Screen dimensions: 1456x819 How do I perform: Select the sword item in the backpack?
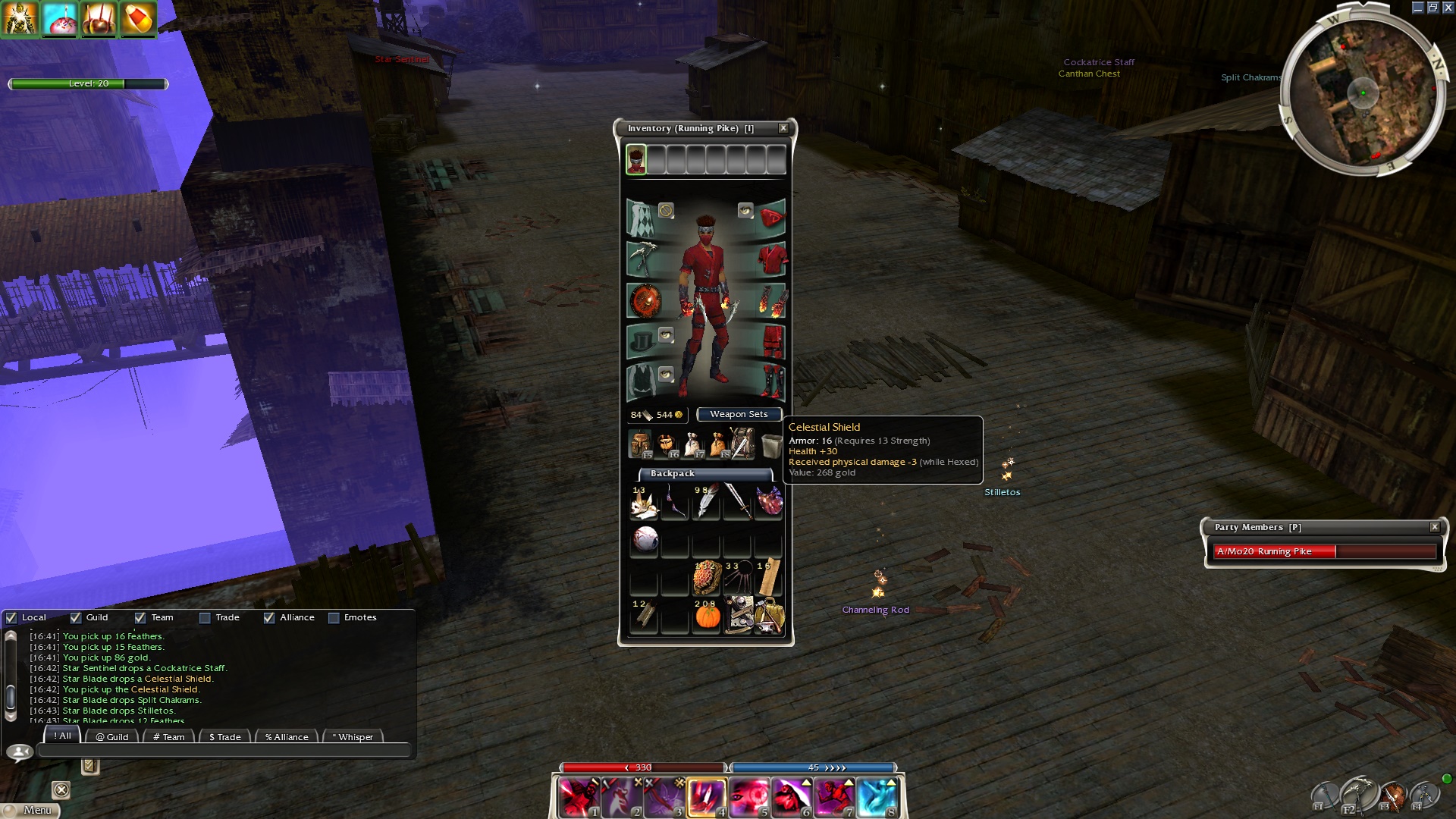coord(737,501)
